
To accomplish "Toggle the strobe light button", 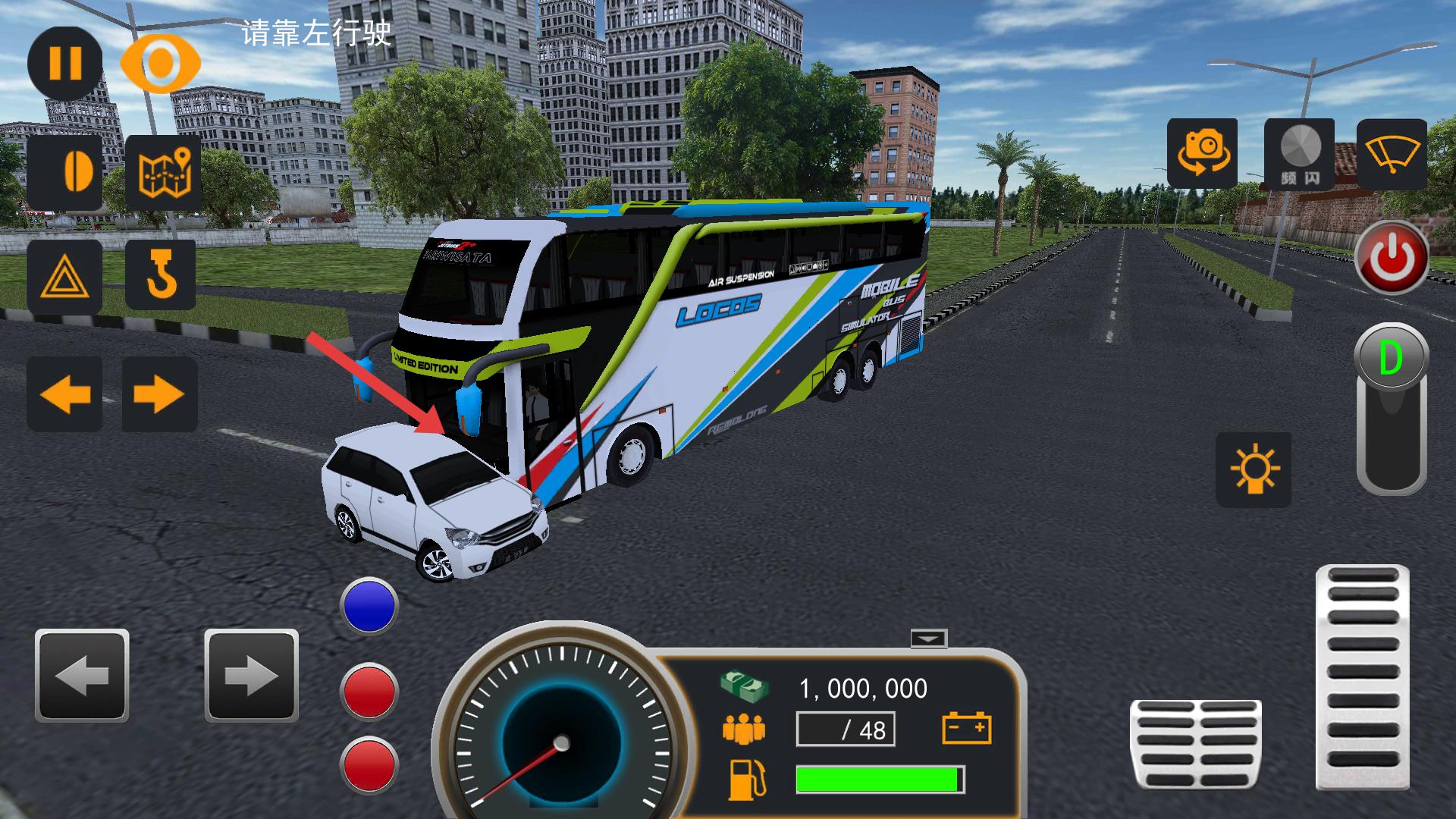I will coord(1300,154).
